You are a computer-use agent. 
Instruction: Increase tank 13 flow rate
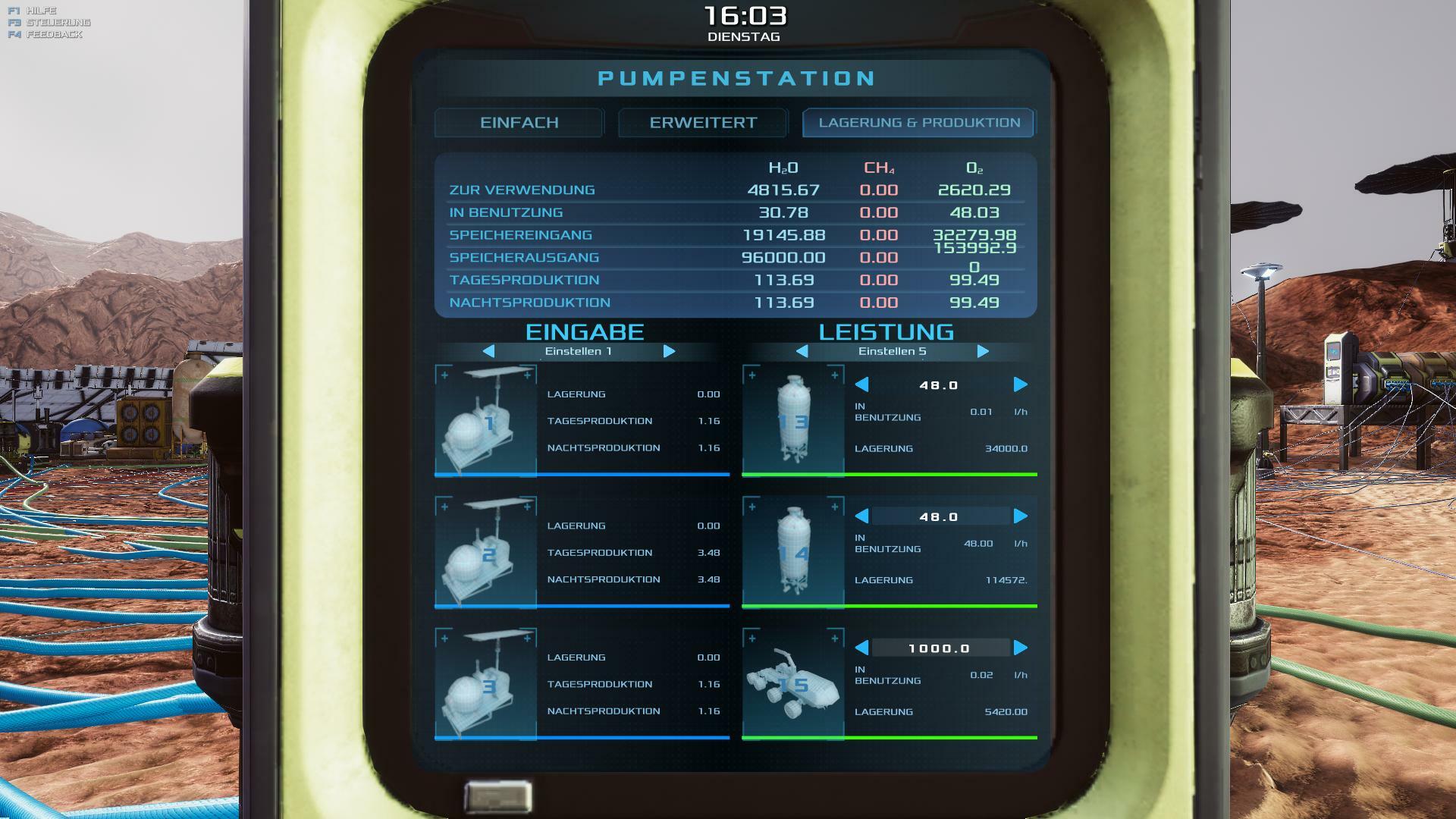coord(1021,385)
